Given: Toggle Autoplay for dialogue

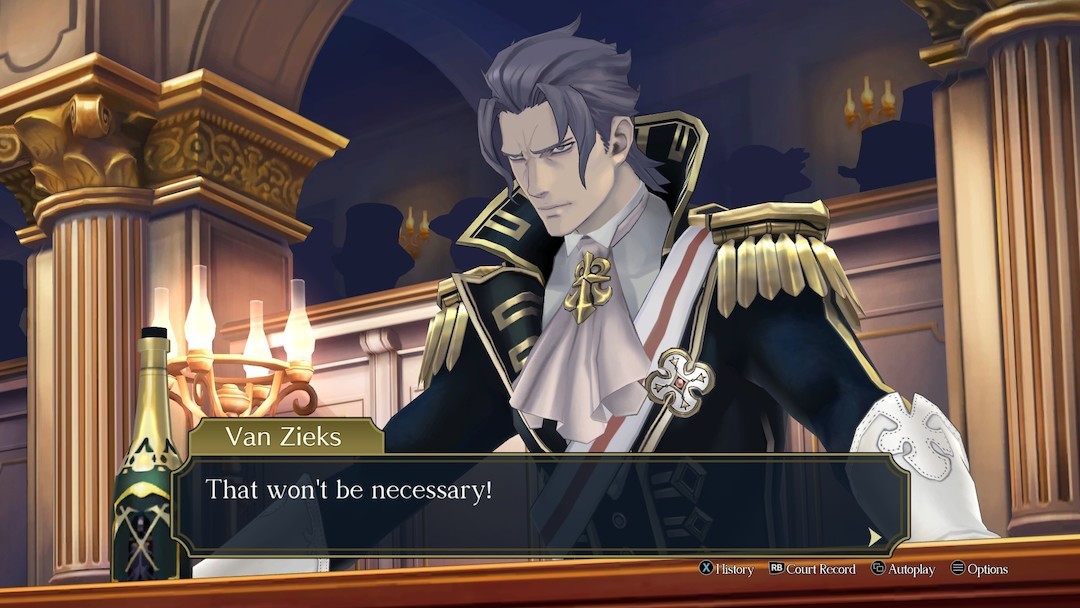Looking at the screenshot, I should (x=903, y=569).
